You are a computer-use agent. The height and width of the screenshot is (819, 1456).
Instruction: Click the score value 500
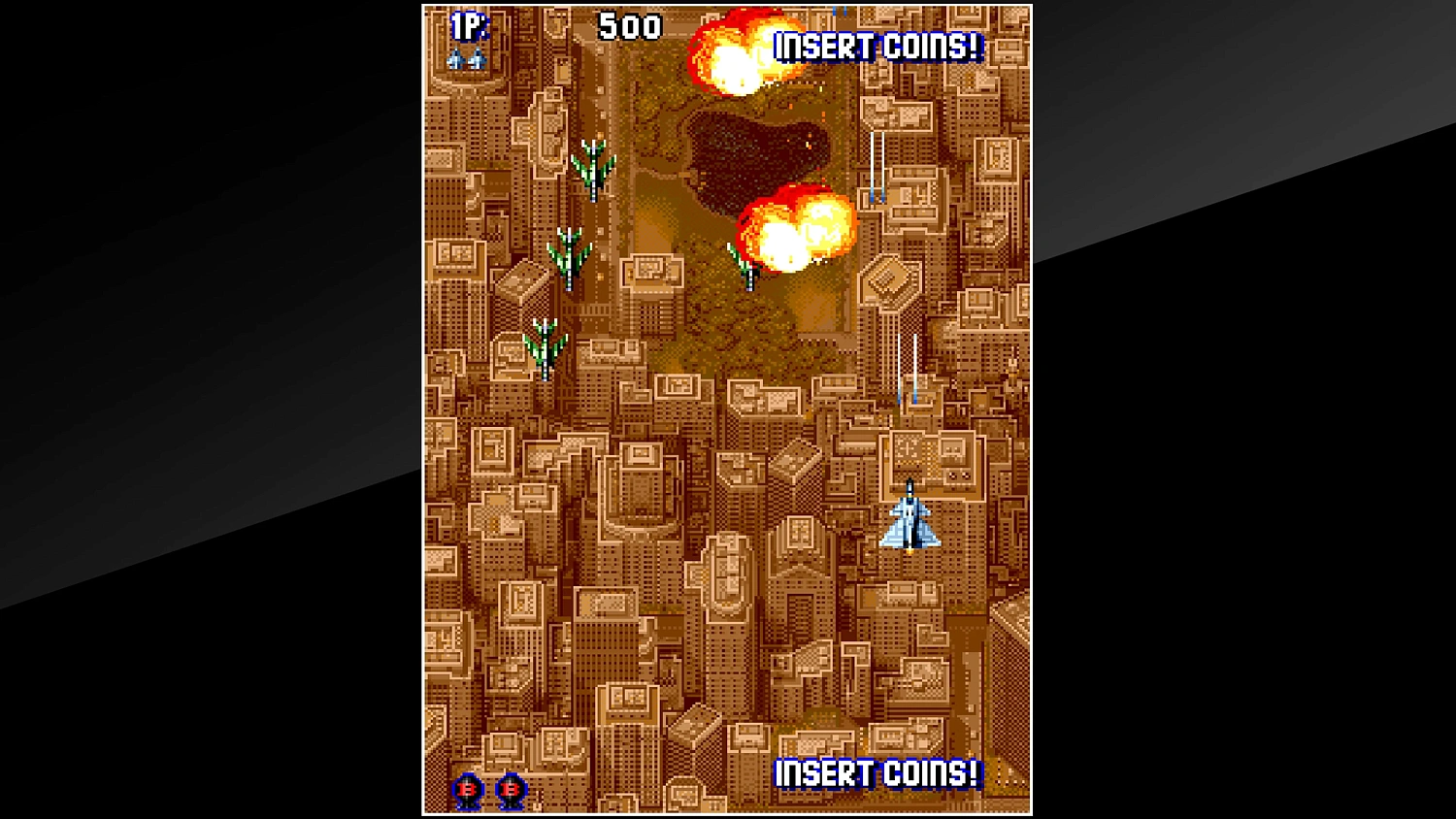click(x=631, y=25)
